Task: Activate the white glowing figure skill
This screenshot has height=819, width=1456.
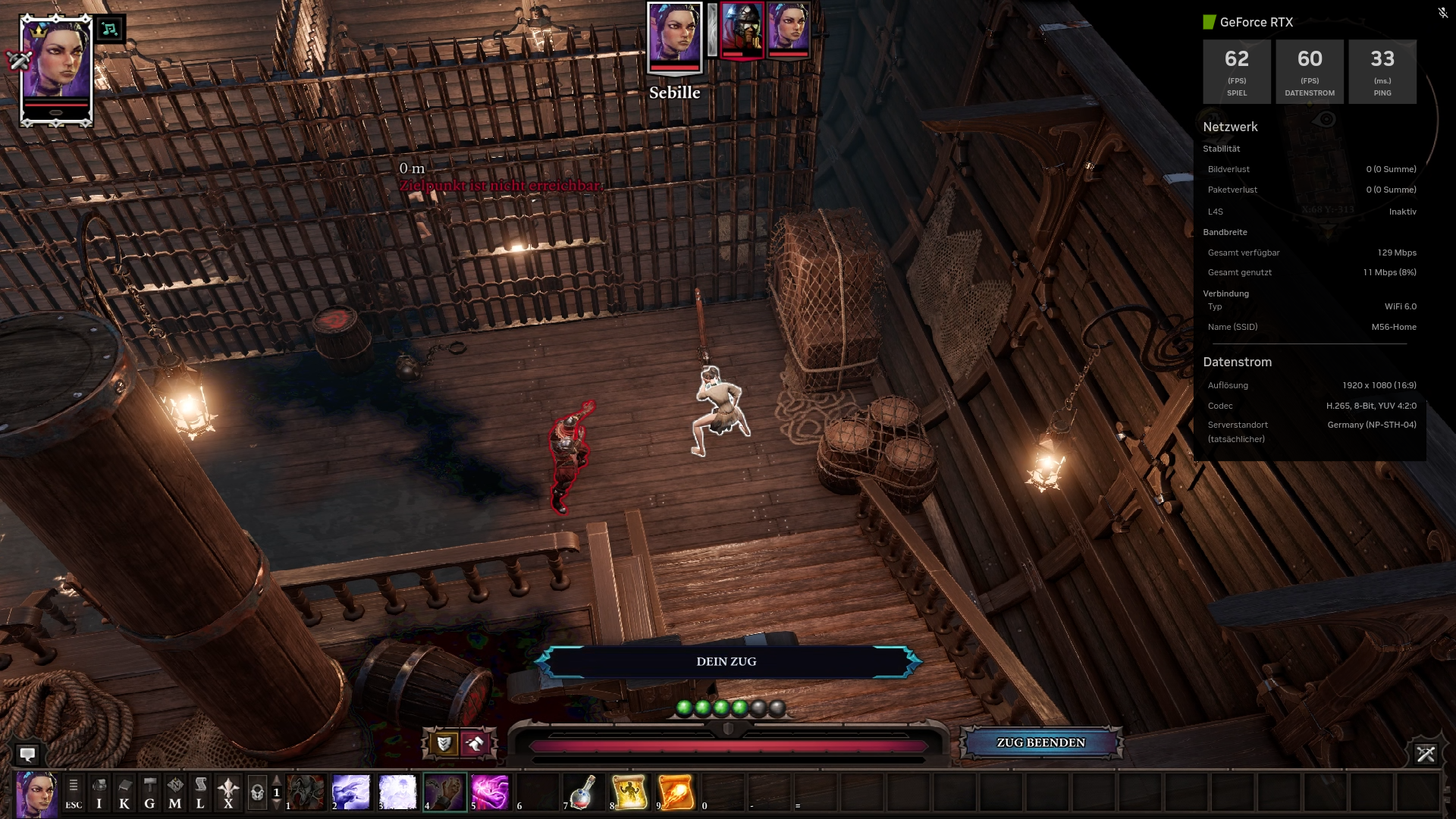Action: (397, 792)
